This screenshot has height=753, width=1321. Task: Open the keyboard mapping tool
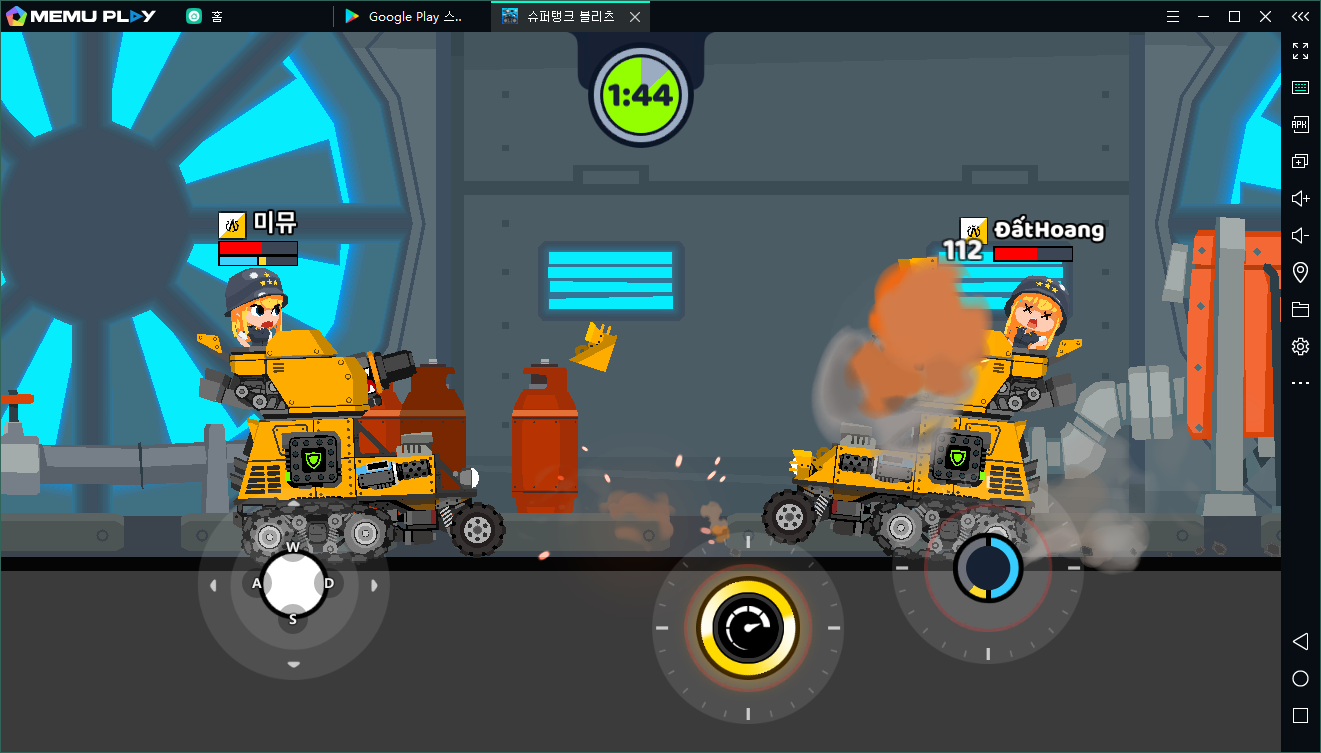pos(1300,88)
